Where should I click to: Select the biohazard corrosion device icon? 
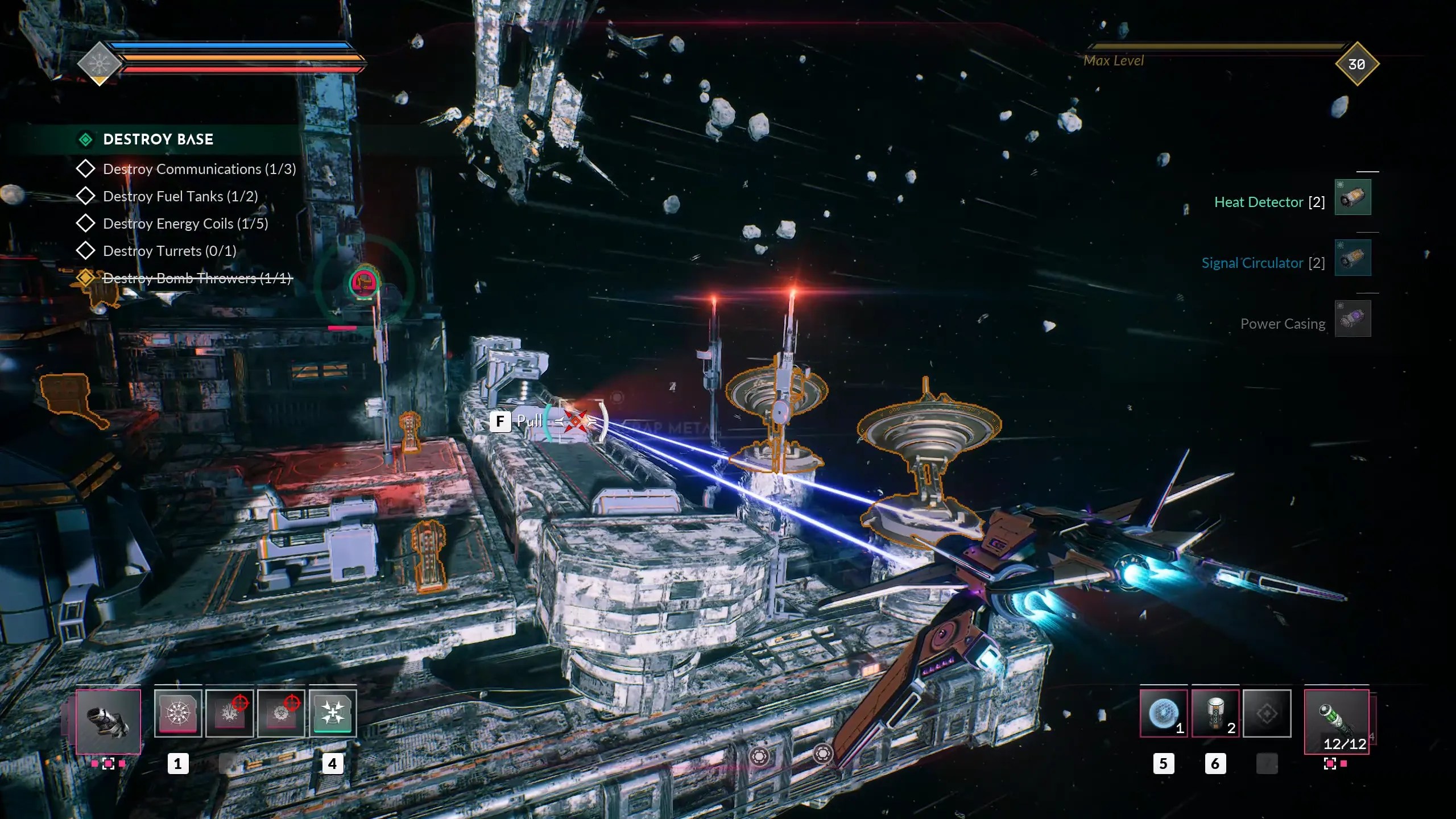(282, 713)
